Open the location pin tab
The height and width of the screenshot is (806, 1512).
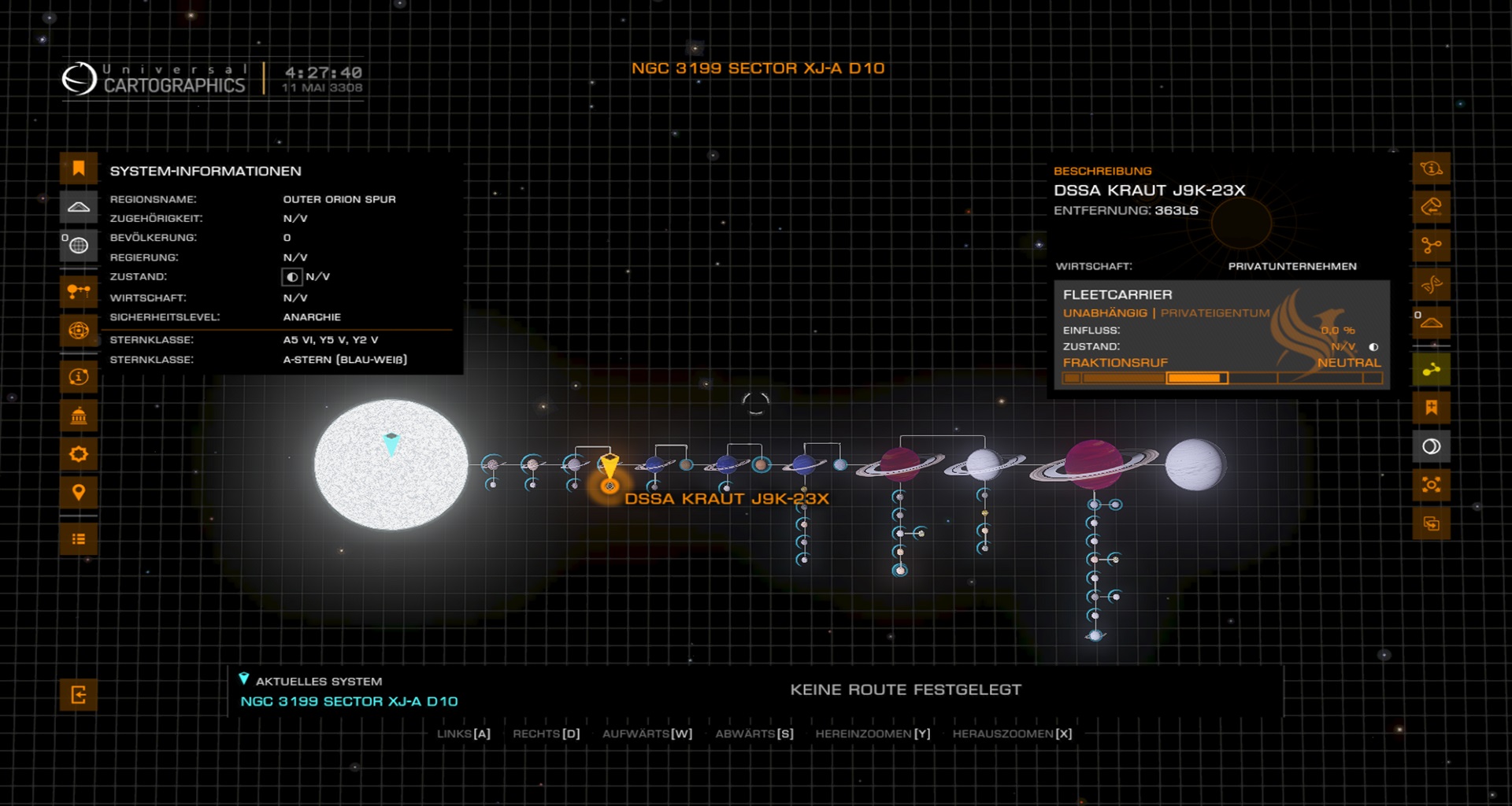coord(79,493)
